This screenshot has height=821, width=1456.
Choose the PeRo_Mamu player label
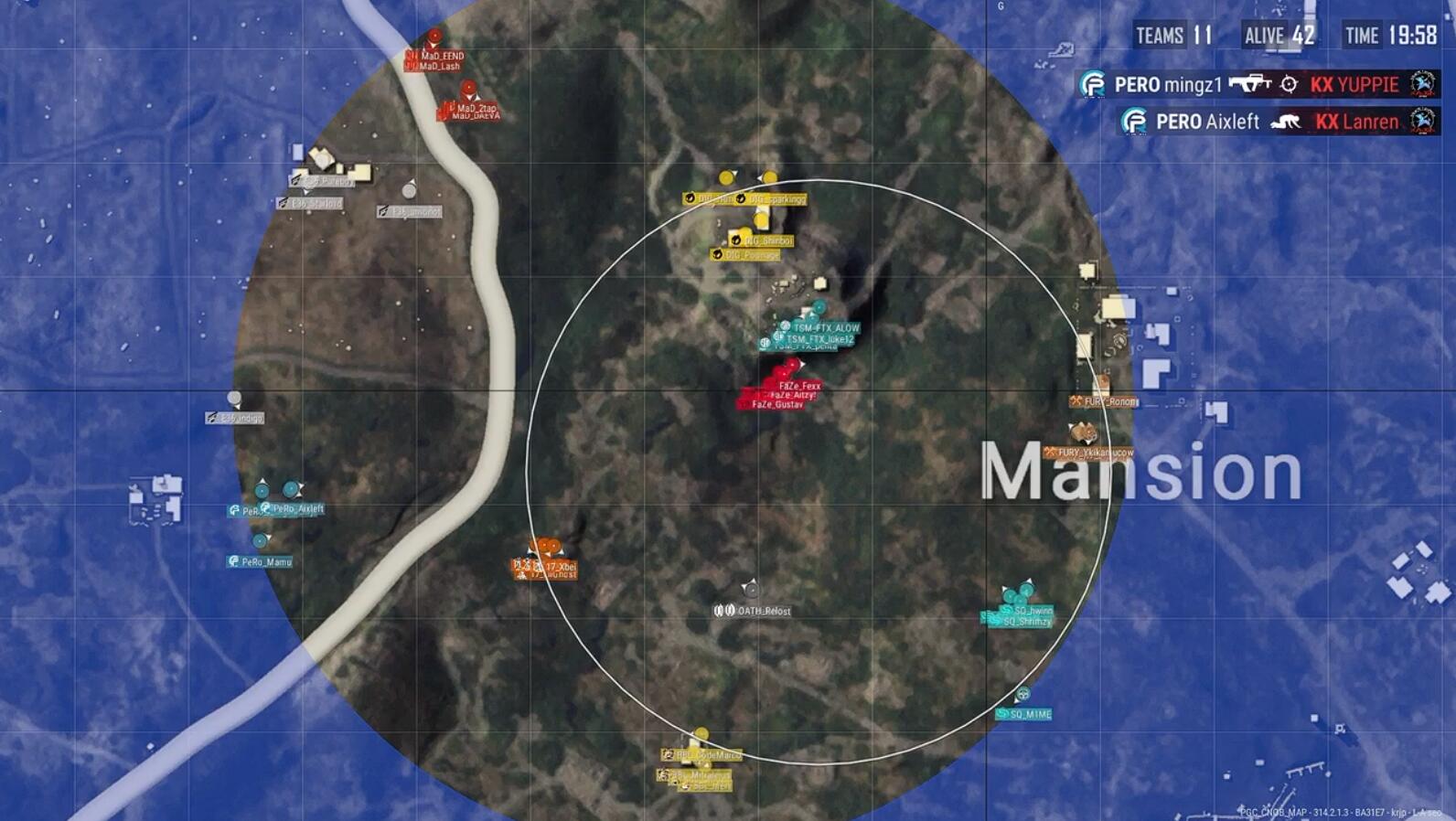(265, 561)
